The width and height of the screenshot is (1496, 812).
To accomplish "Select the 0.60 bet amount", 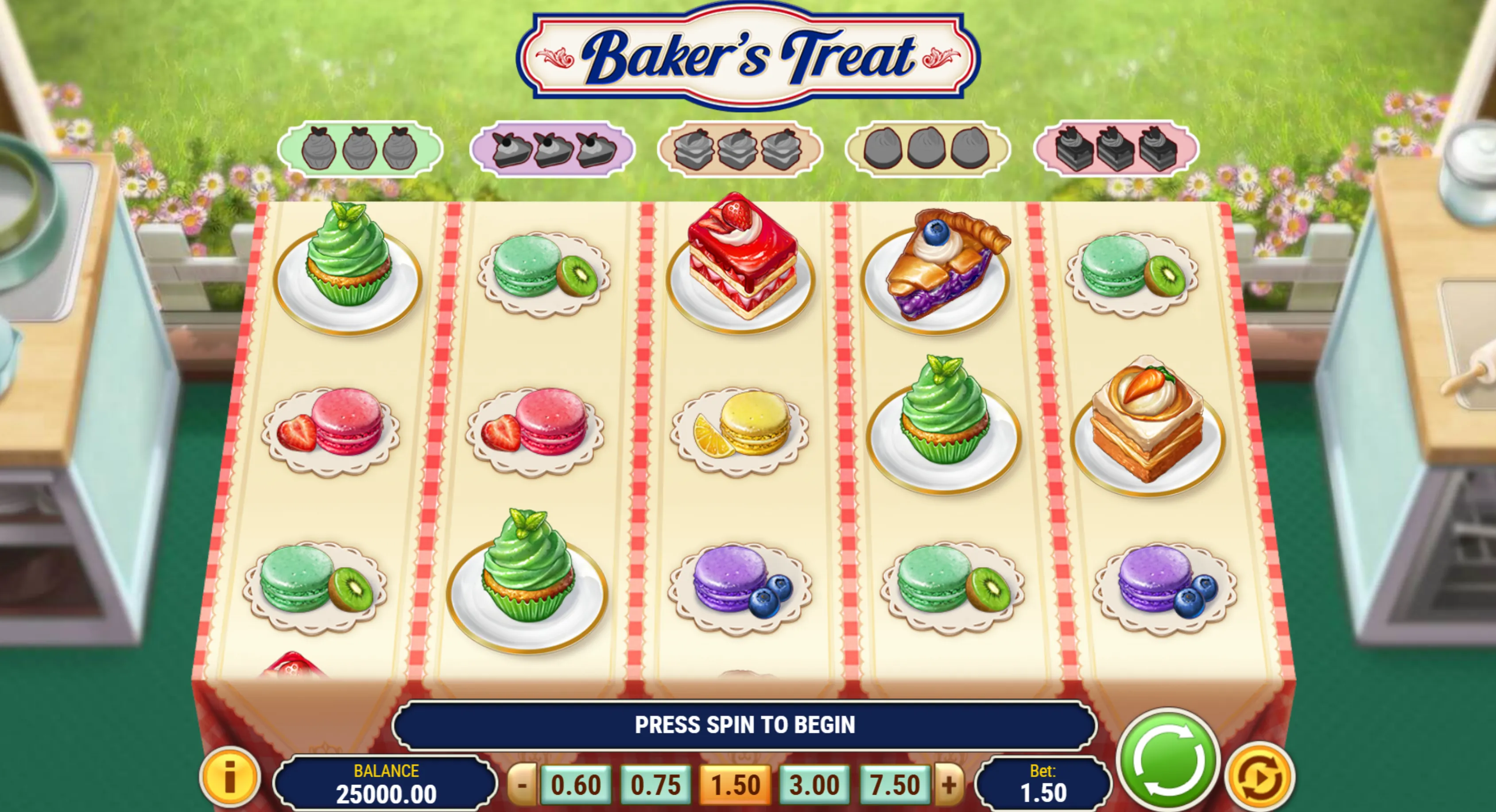I will [576, 785].
